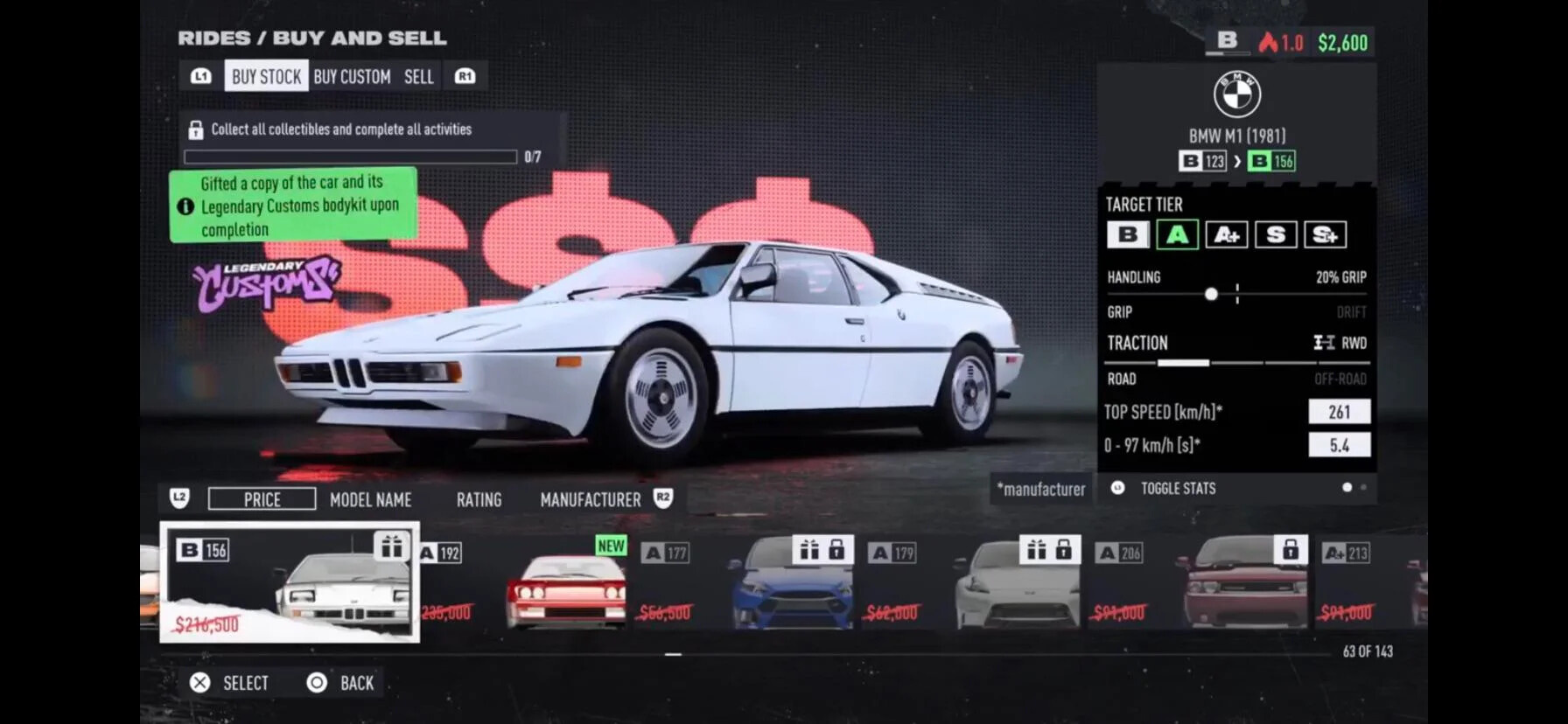The image size is (1568, 724).
Task: Open the Buy Custom tab
Action: coord(352,77)
